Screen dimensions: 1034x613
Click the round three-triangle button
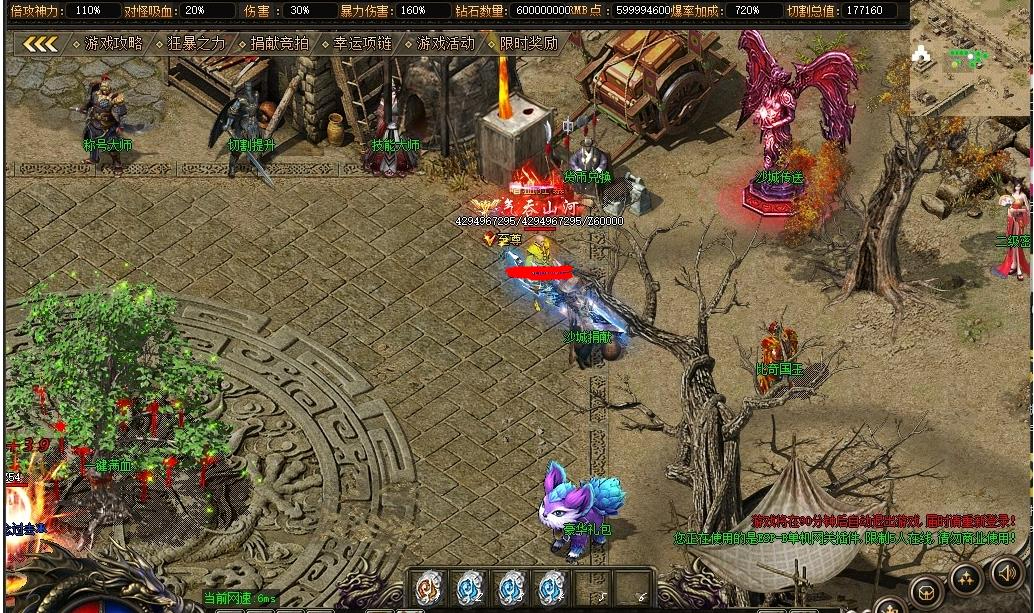[966, 577]
